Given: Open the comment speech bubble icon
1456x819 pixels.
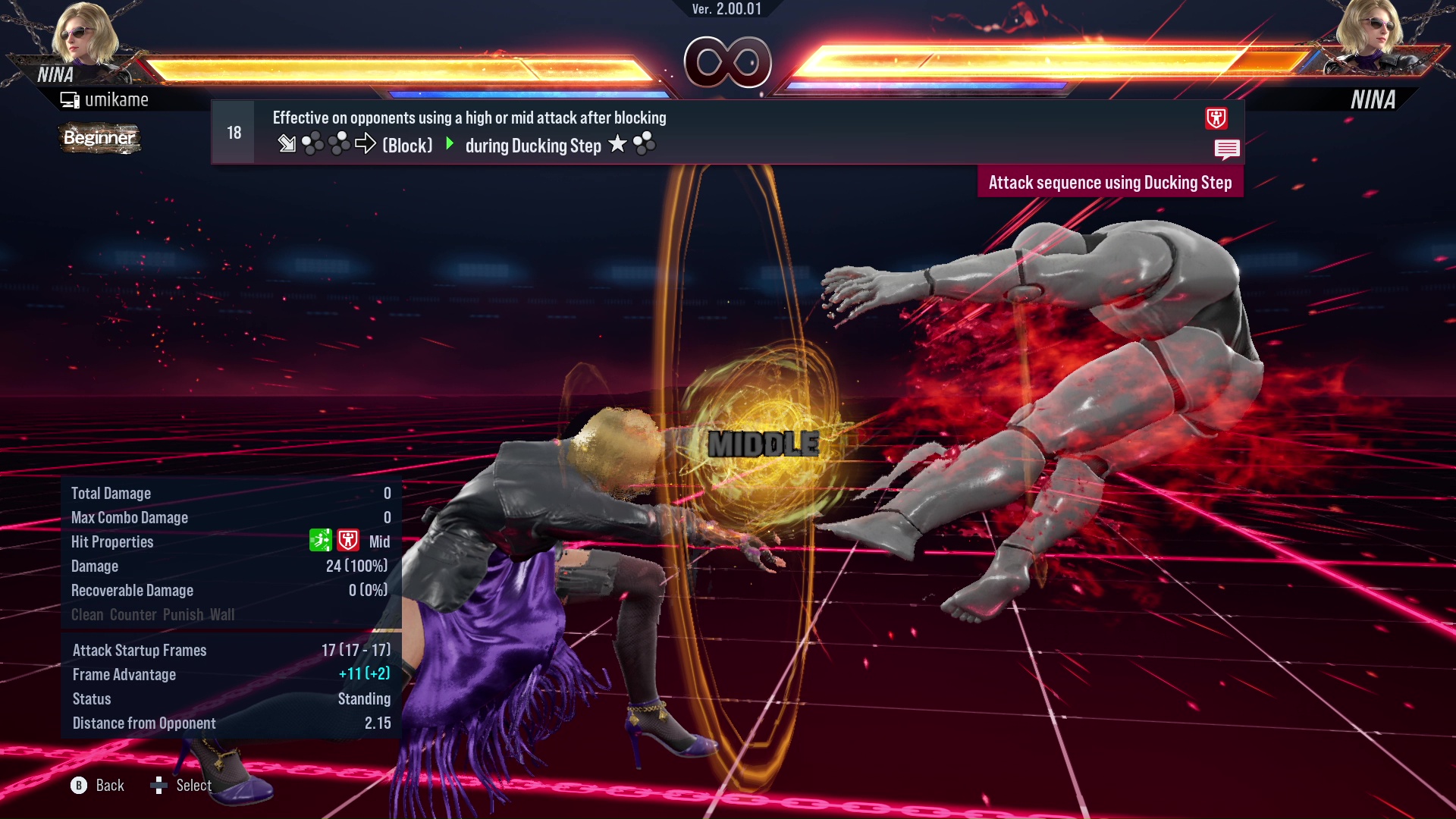Looking at the screenshot, I should click(x=1228, y=149).
